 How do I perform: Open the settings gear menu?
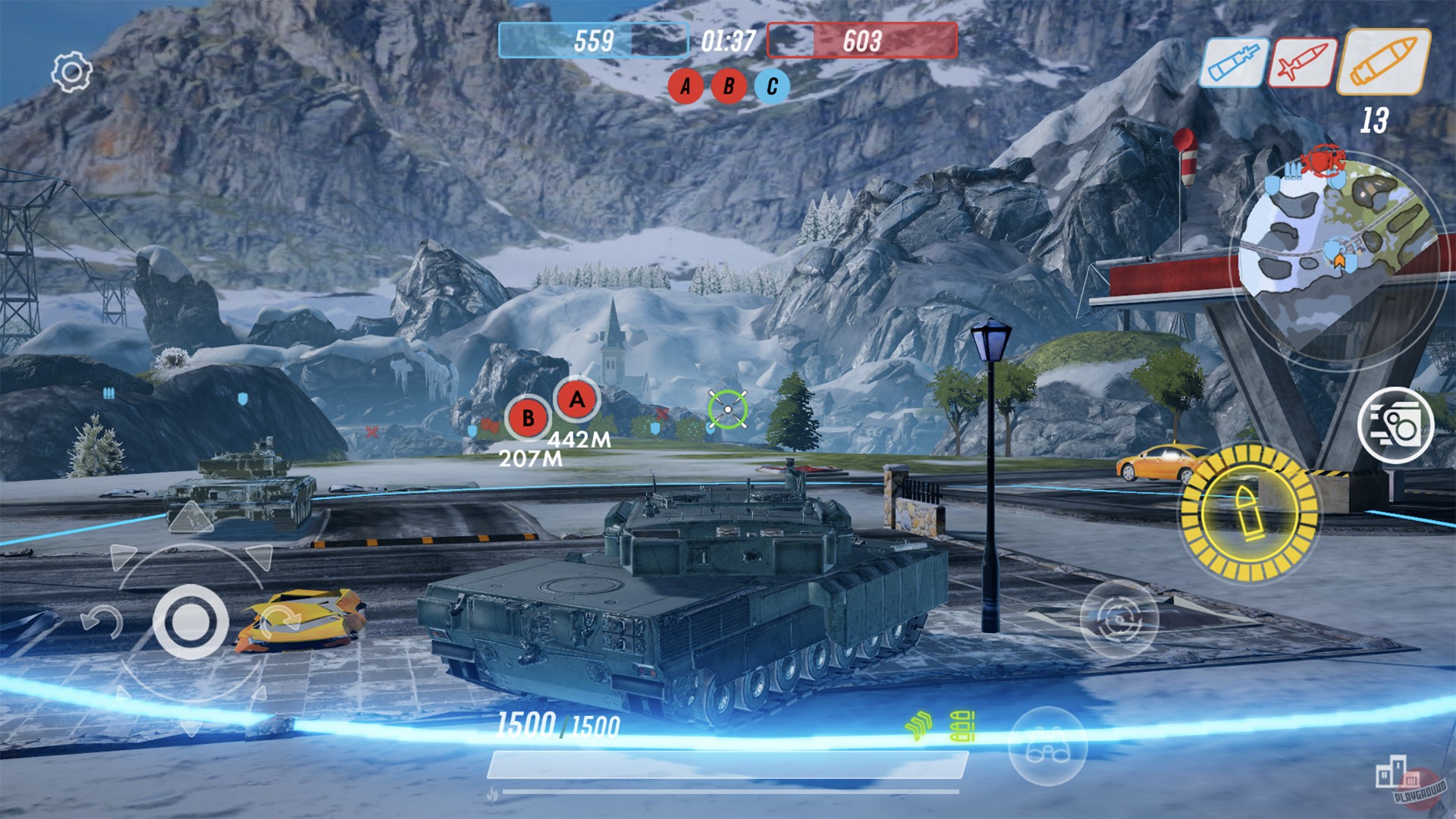pos(71,71)
